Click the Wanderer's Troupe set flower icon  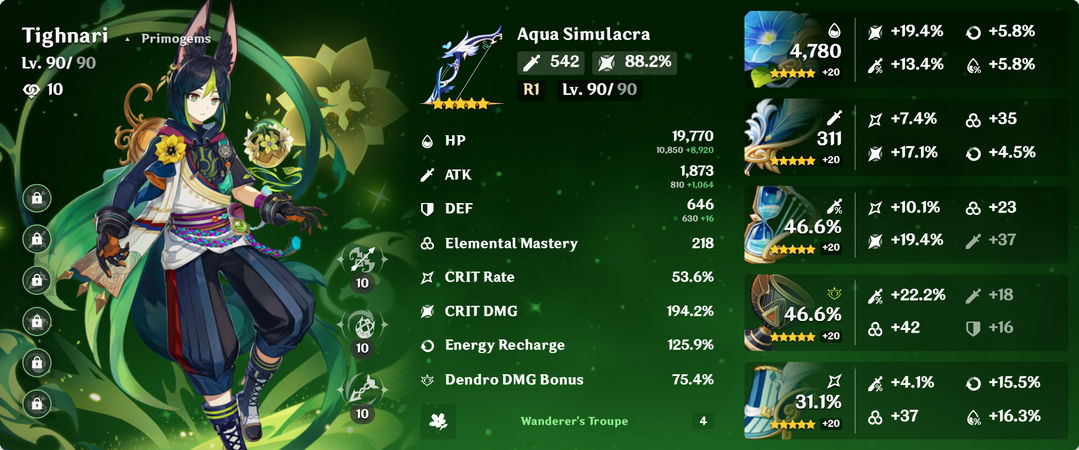[x=438, y=421]
